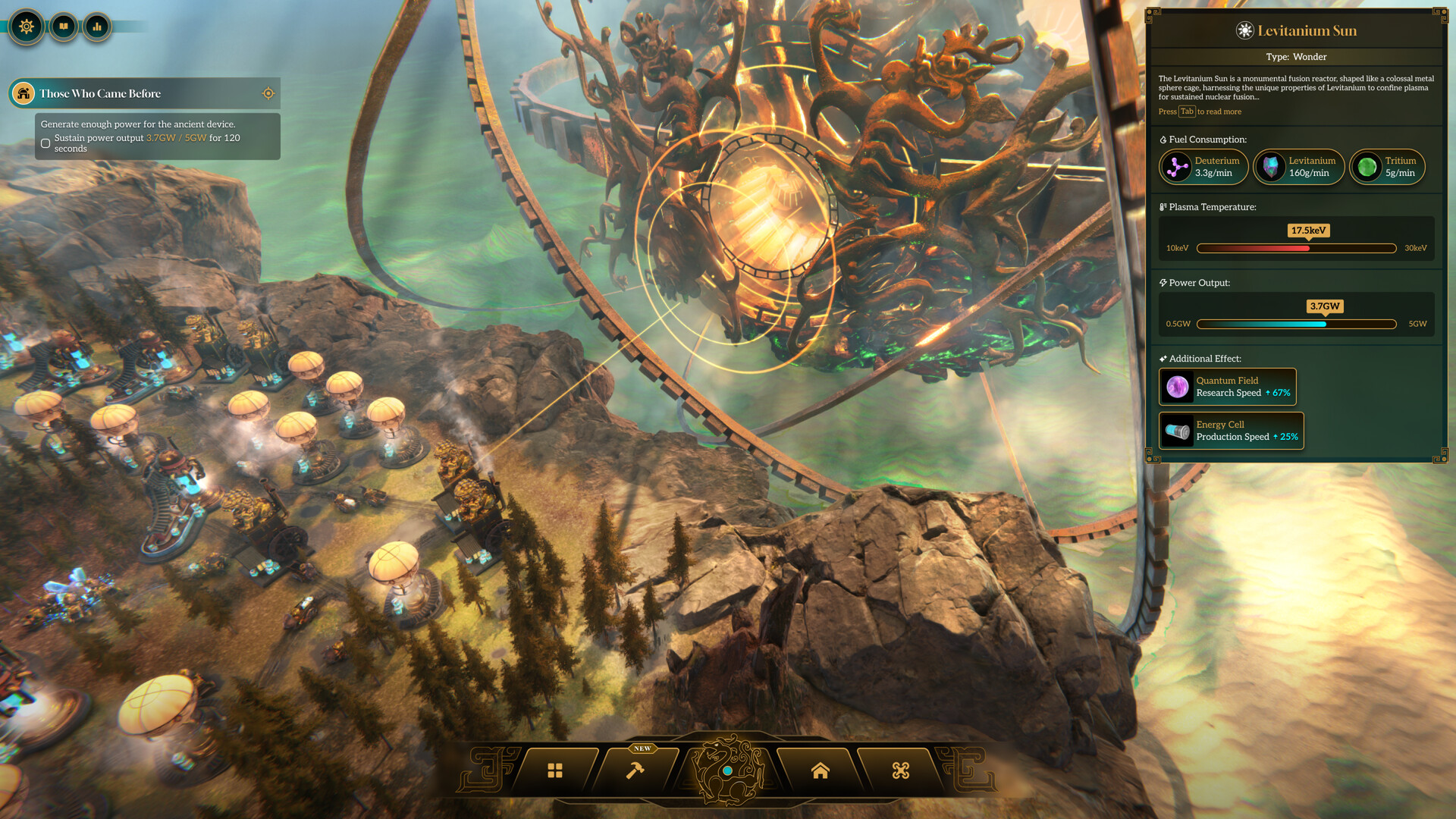Click the Tritium fuel icon
Viewport: 1456px width, 819px height.
(x=1367, y=167)
